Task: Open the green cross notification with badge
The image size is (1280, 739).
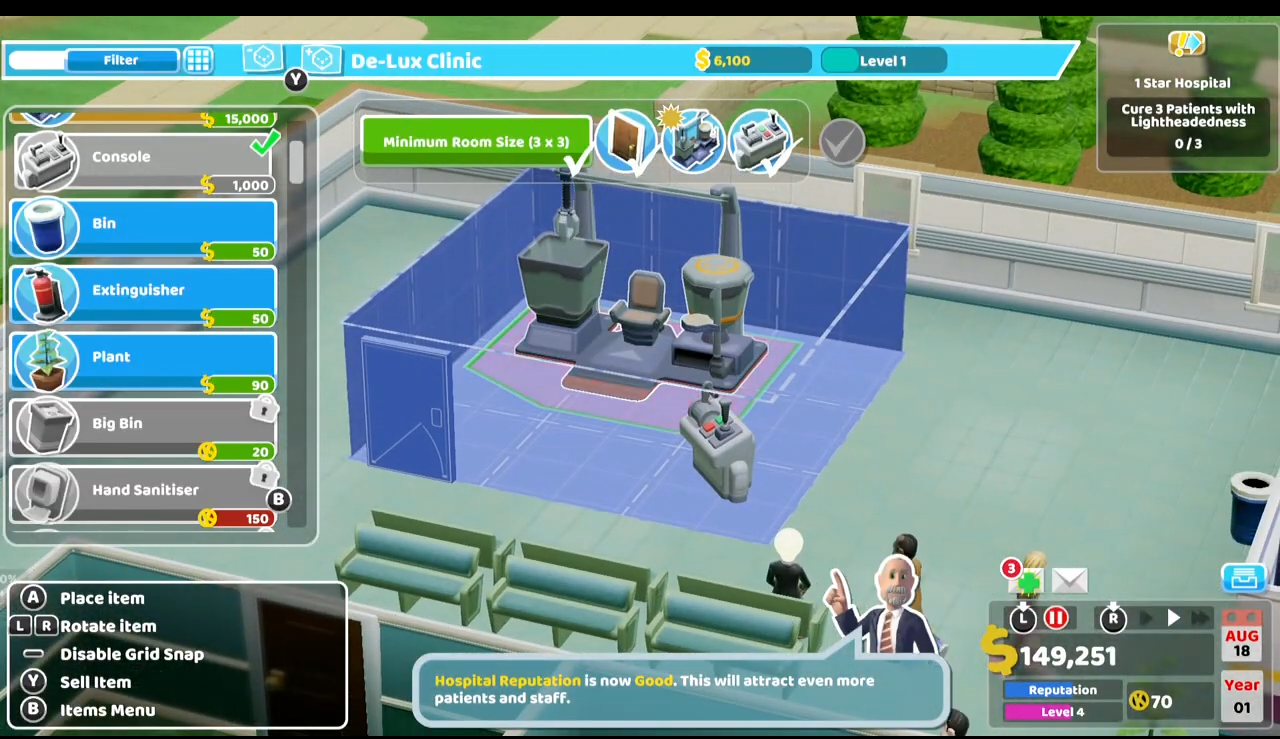Action: [x=1026, y=579]
